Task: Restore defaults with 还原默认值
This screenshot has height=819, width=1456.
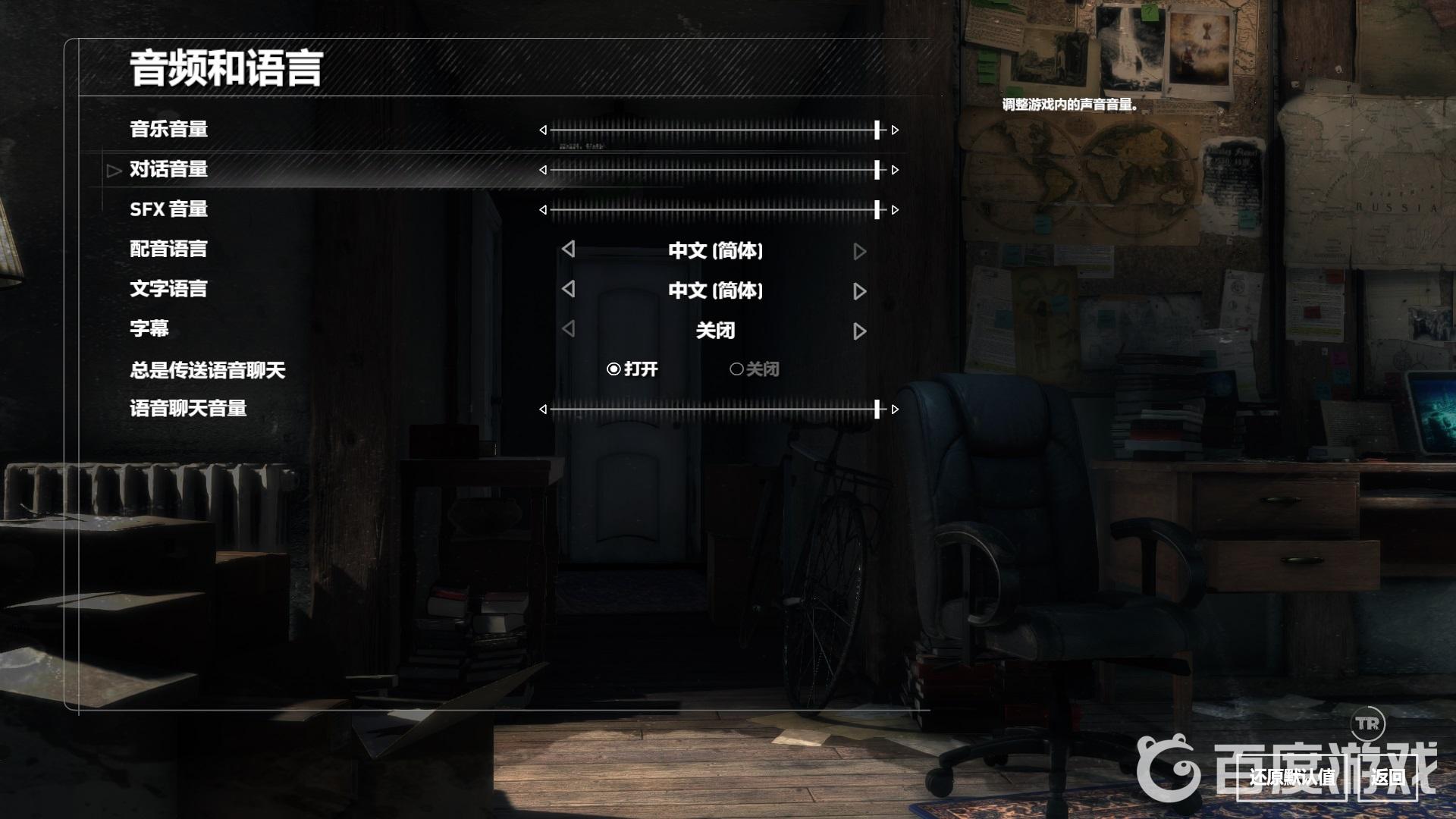Action: pyautogui.click(x=1291, y=777)
